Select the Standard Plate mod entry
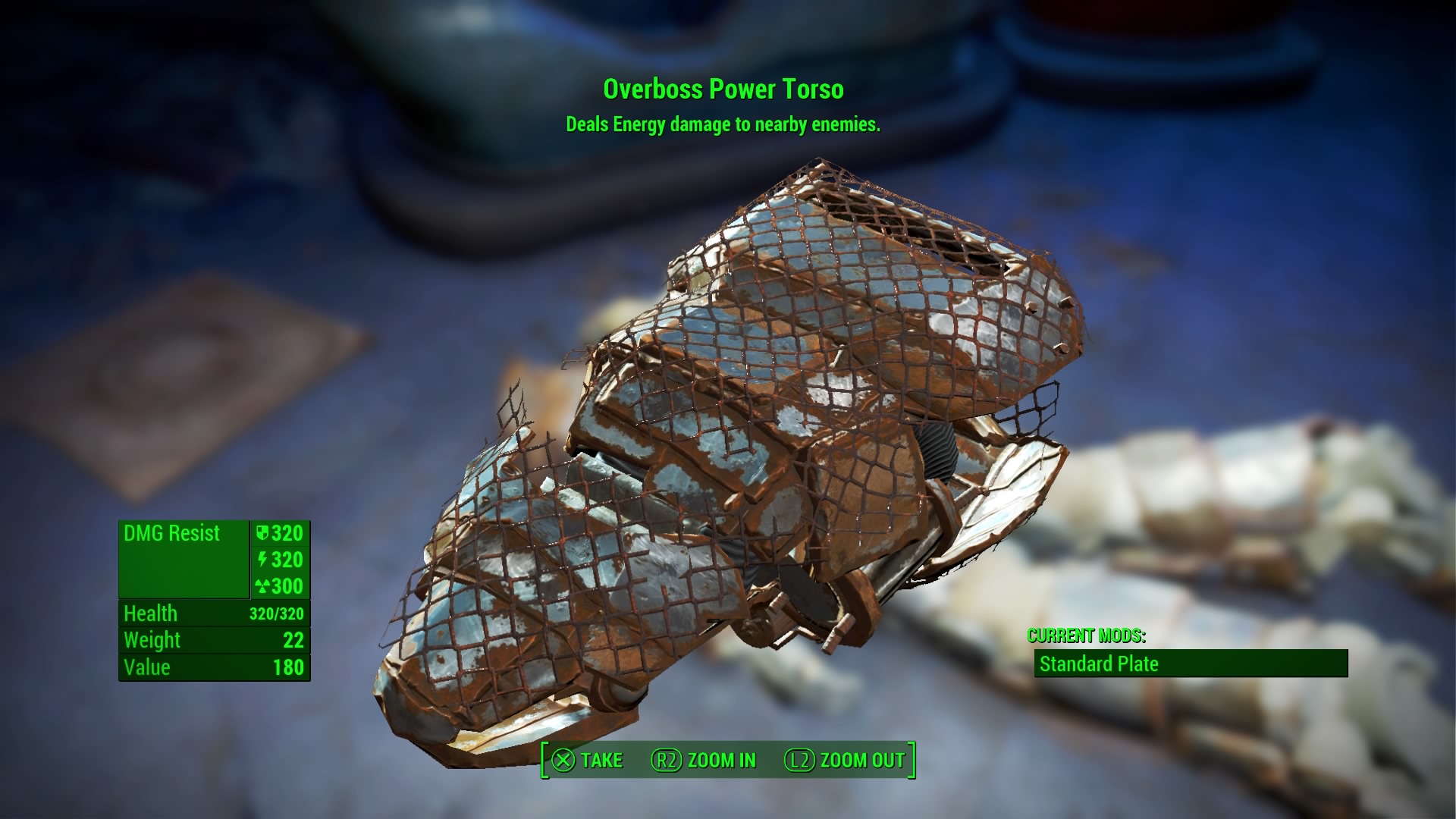Screen dimensions: 1456x819 [x=1190, y=664]
